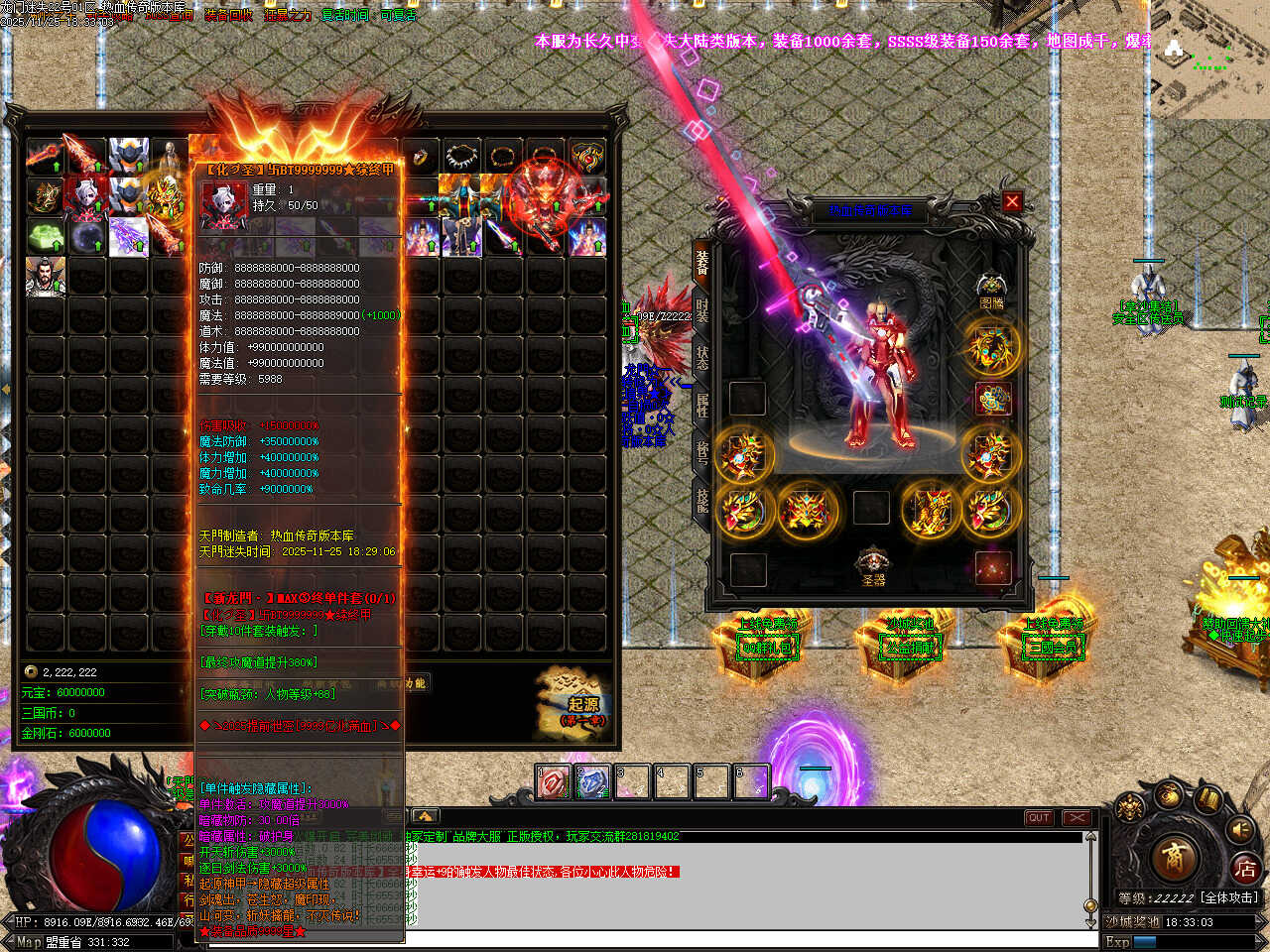
Task: Use the red rune skill in hotbar slot 1
Action: point(554,782)
